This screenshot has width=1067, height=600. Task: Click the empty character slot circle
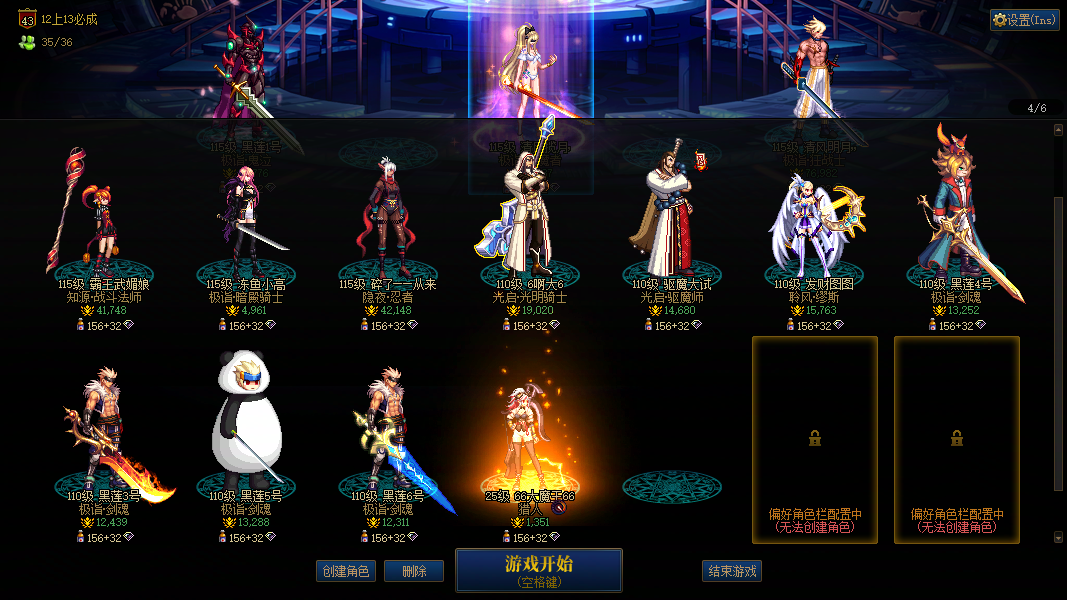pos(671,487)
